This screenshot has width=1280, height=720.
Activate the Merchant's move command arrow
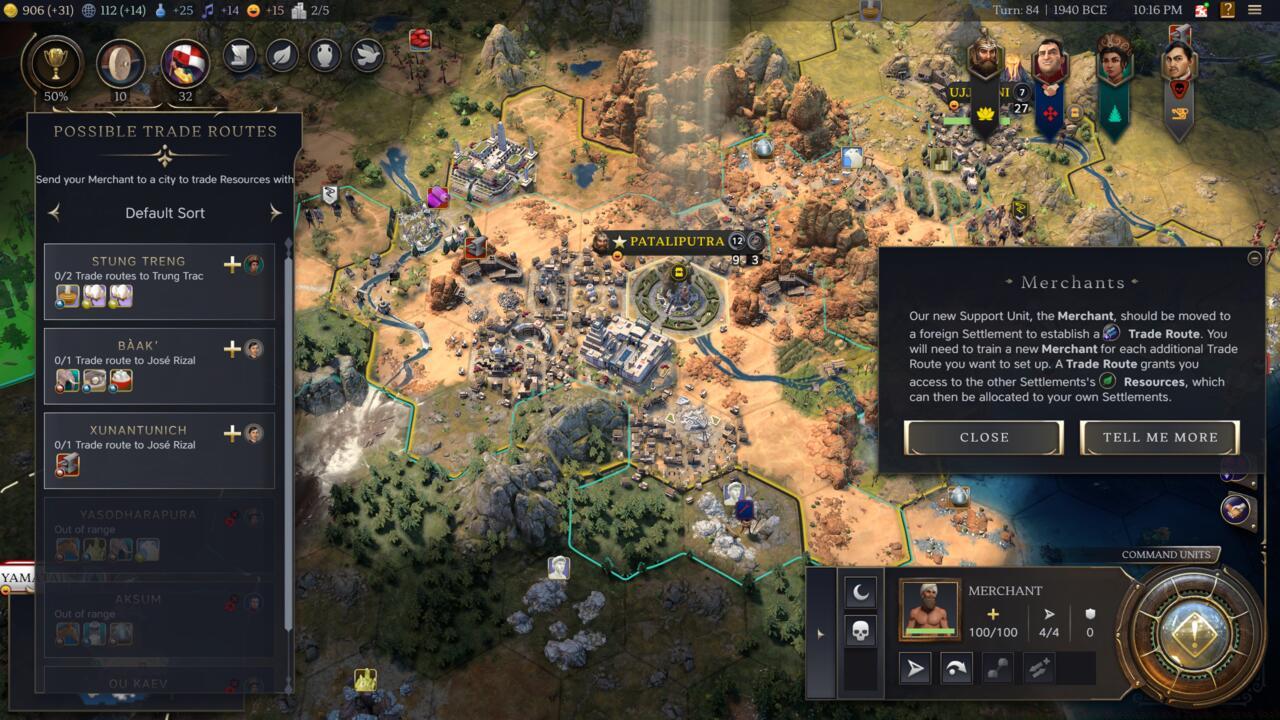[x=915, y=668]
